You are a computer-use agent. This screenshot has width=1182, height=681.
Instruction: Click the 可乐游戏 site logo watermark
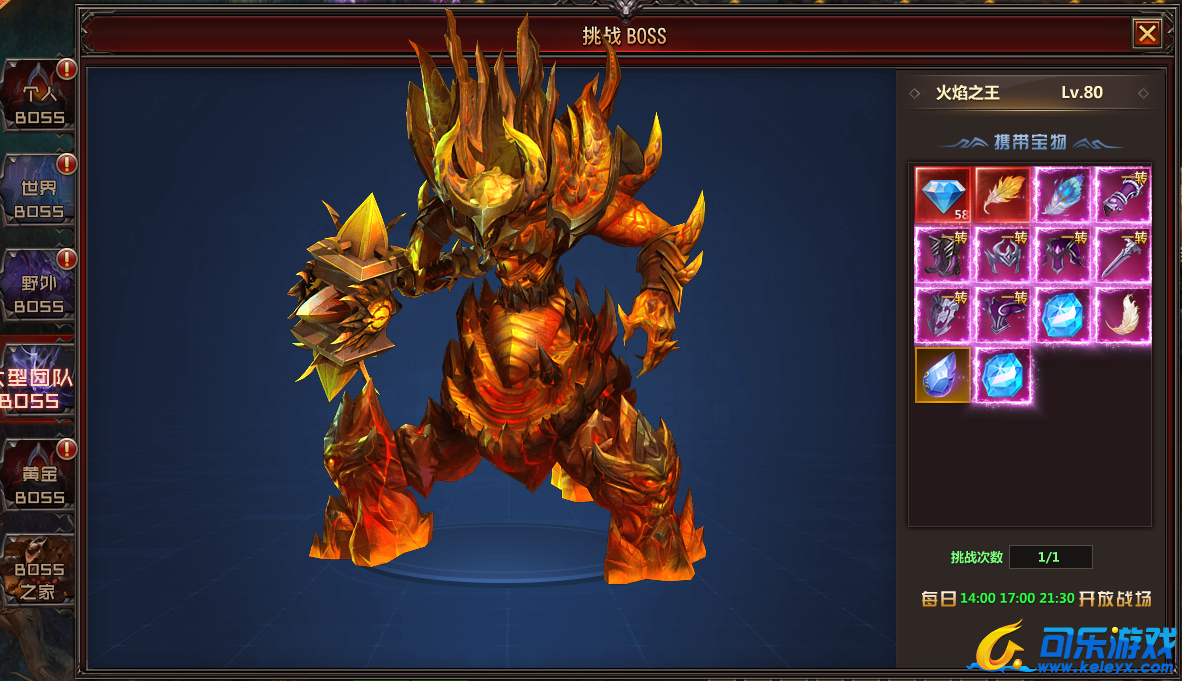click(x=1072, y=647)
